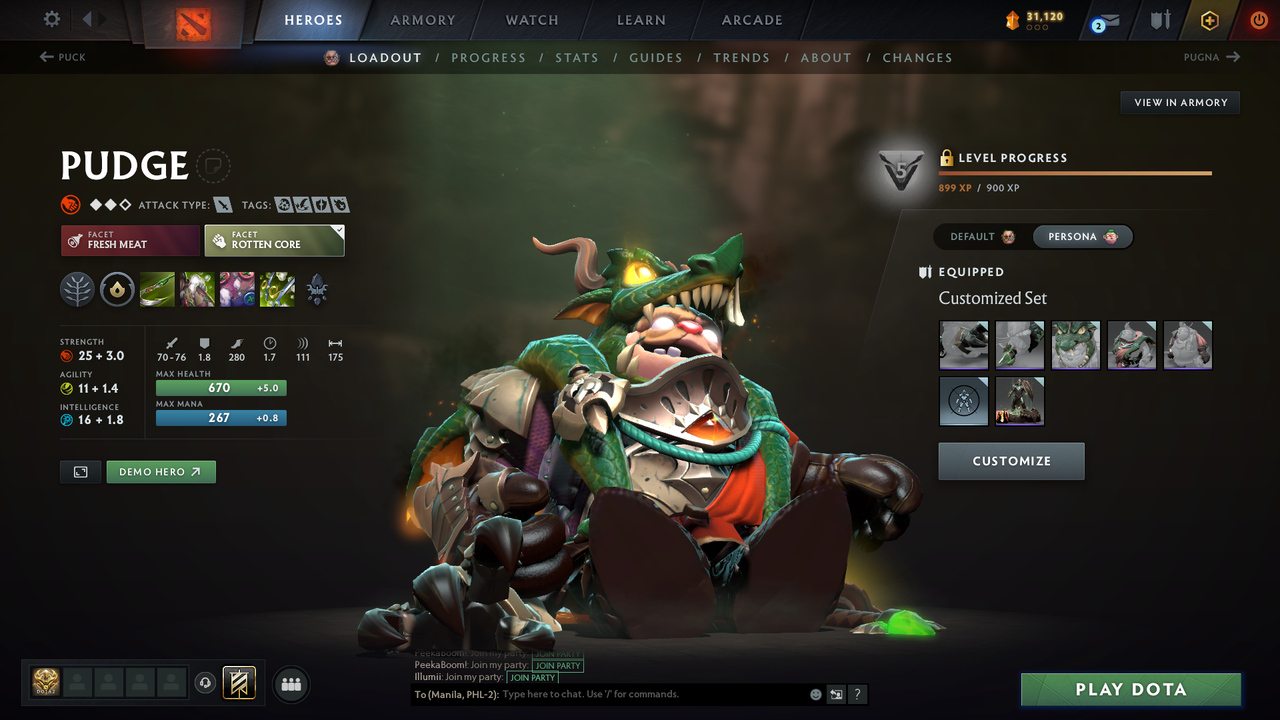The image size is (1280, 720).
Task: Switch to the Default appearance option
Action: click(978, 236)
